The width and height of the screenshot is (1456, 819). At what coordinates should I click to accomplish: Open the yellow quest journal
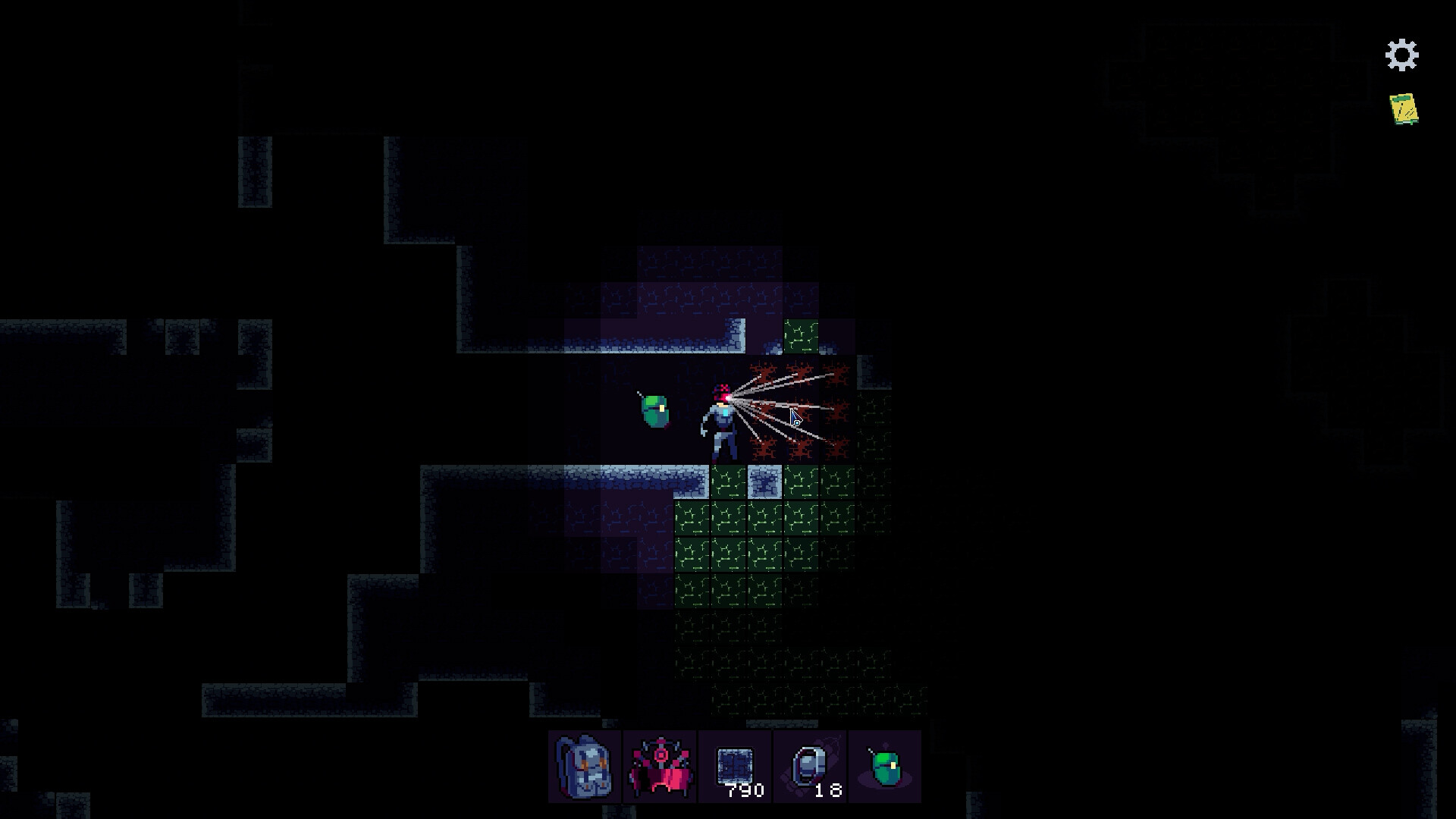click(x=1402, y=108)
